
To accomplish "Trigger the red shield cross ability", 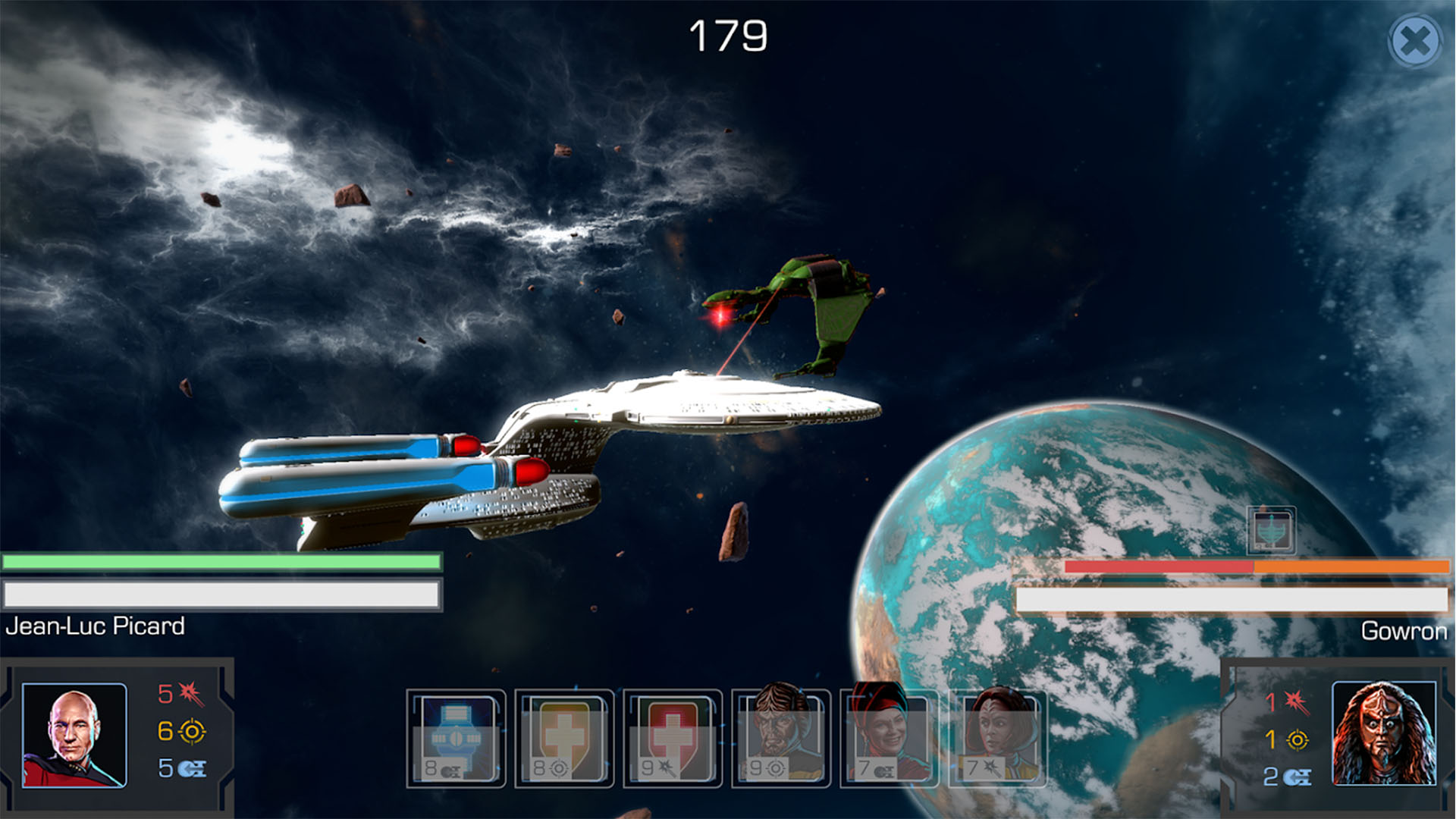I will click(672, 738).
